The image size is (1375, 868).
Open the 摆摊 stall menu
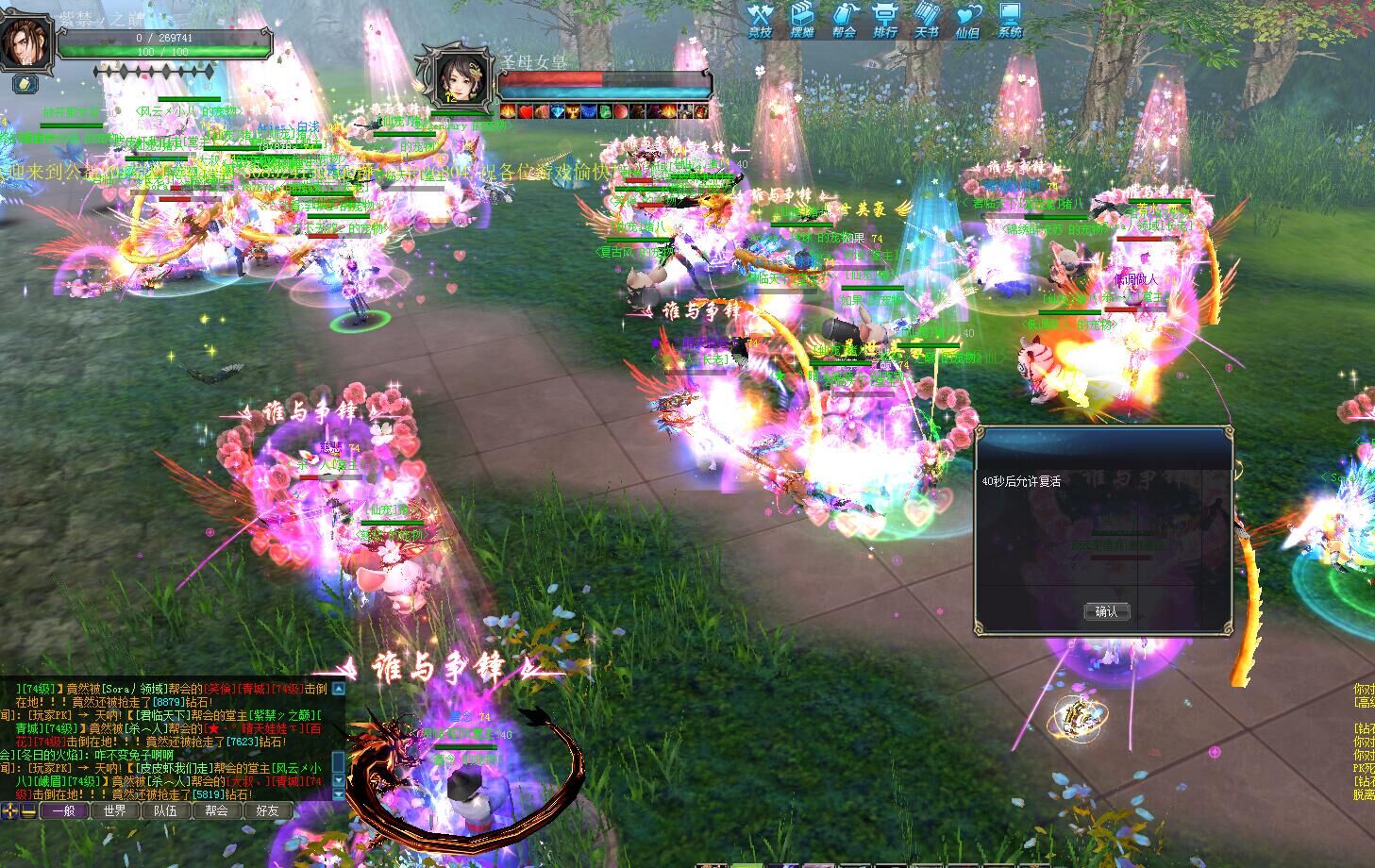pyautogui.click(x=802, y=19)
